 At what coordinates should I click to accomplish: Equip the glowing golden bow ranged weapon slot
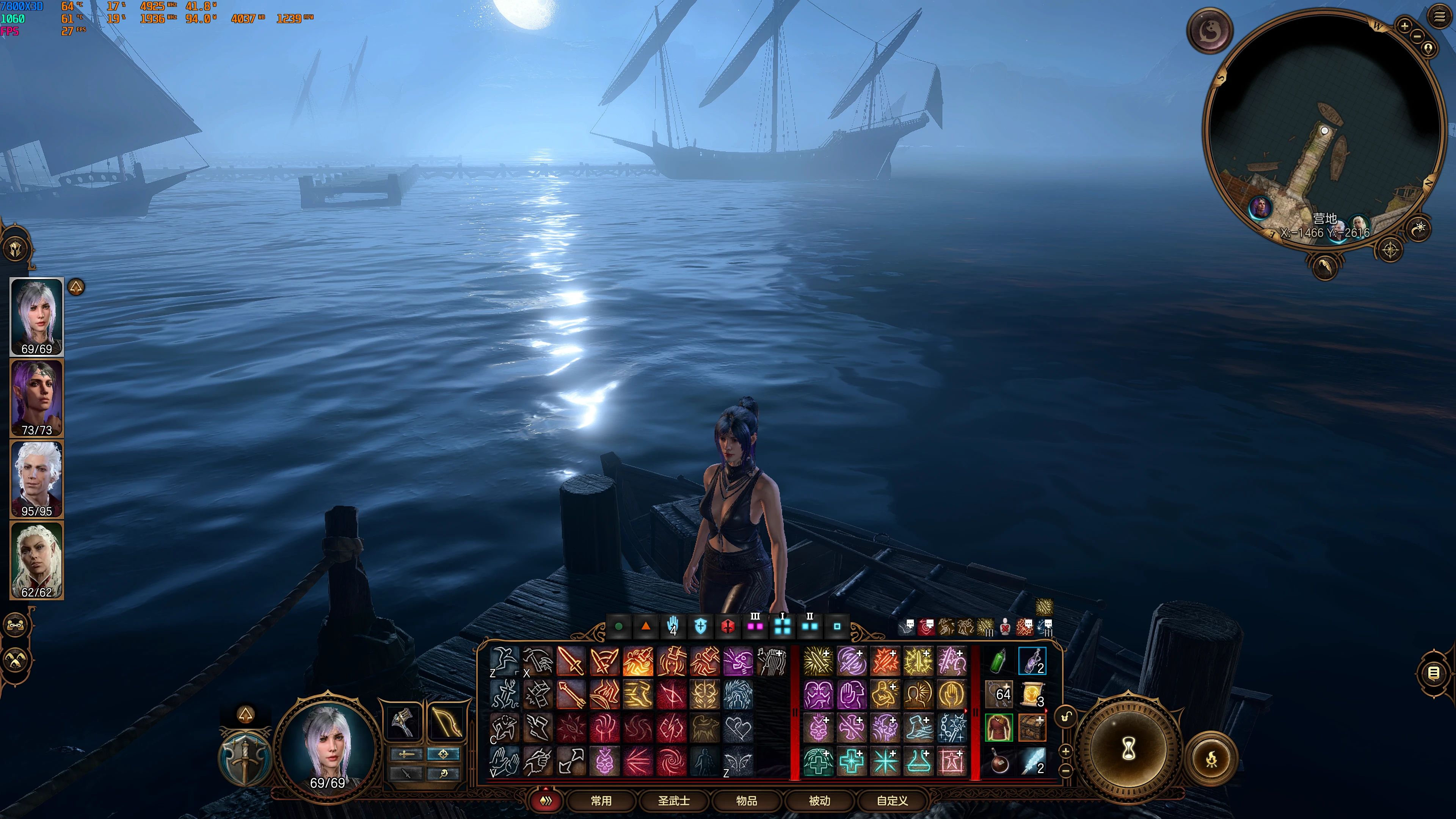click(447, 721)
